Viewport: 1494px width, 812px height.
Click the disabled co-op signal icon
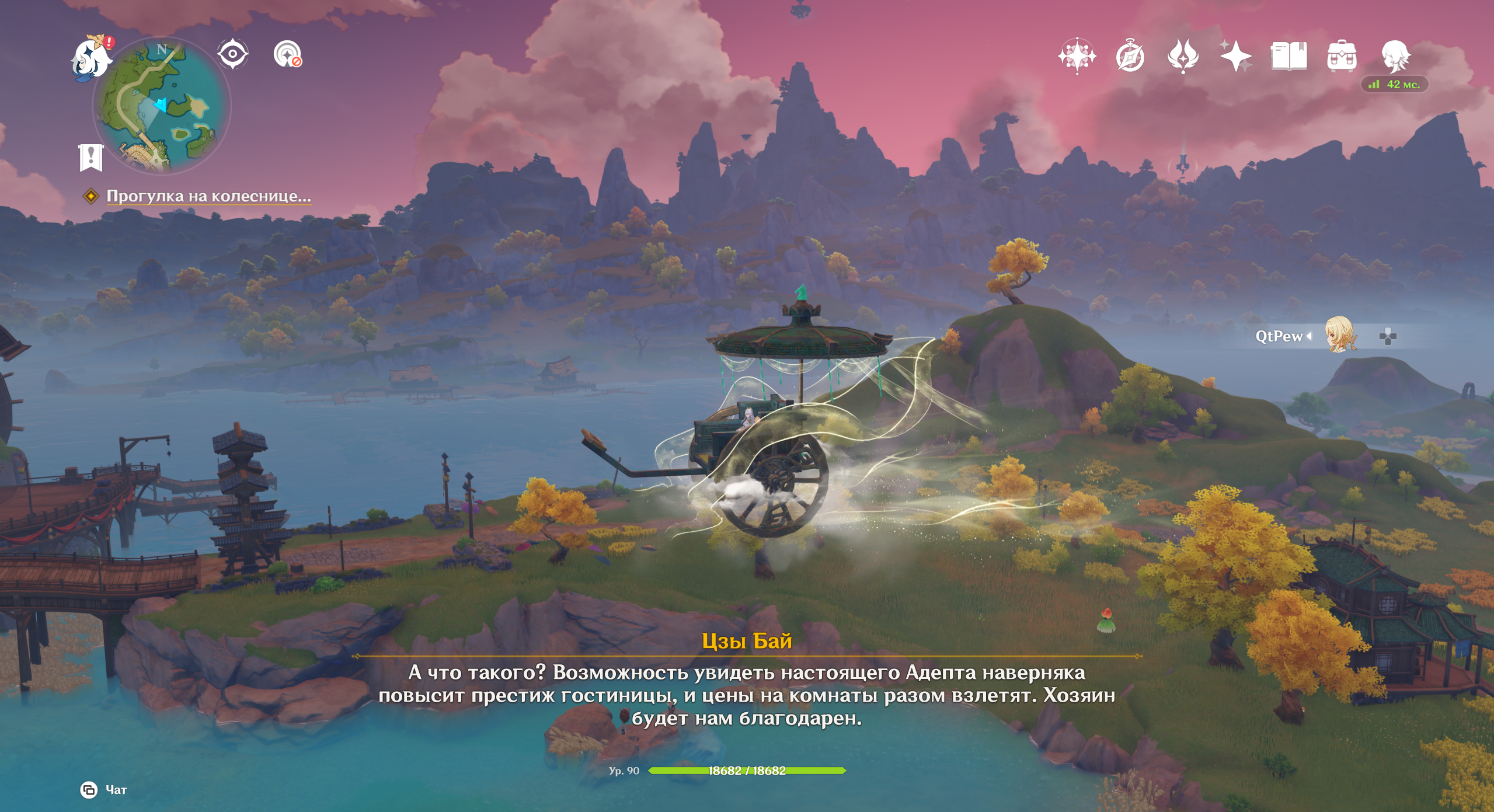coord(287,55)
